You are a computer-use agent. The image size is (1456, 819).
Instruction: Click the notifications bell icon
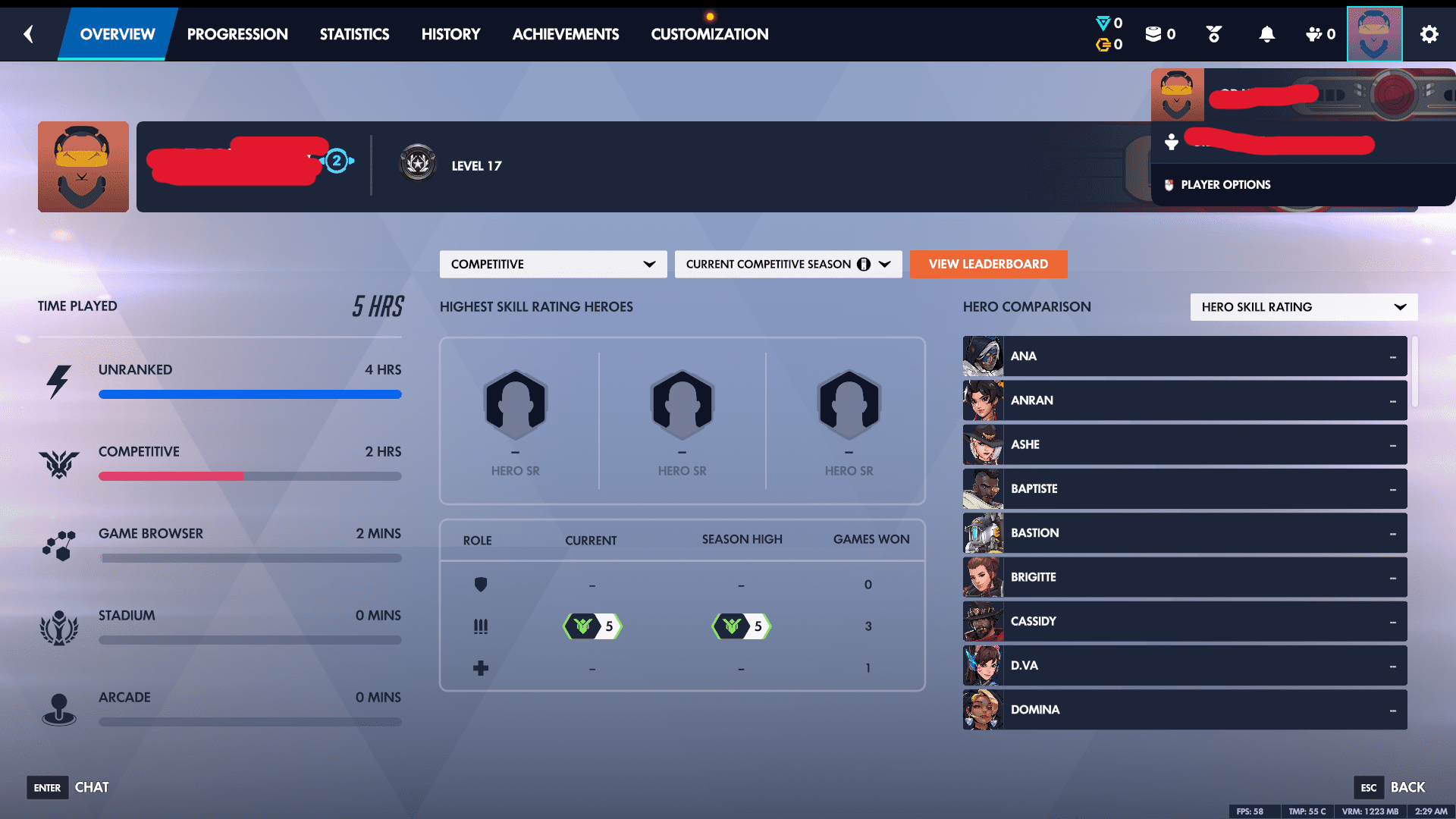1268,34
